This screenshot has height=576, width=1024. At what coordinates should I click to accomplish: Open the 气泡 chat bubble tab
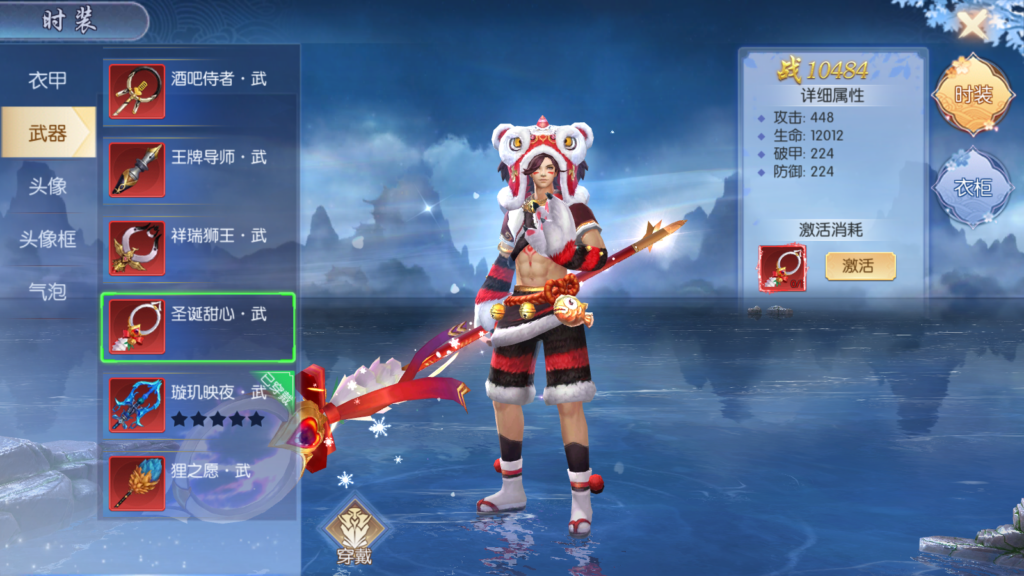(x=47, y=291)
